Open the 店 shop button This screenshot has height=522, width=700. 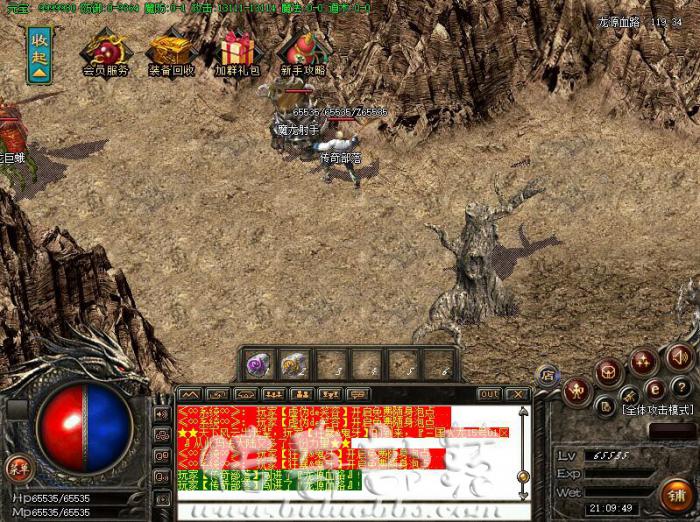pyautogui.click(x=548, y=374)
